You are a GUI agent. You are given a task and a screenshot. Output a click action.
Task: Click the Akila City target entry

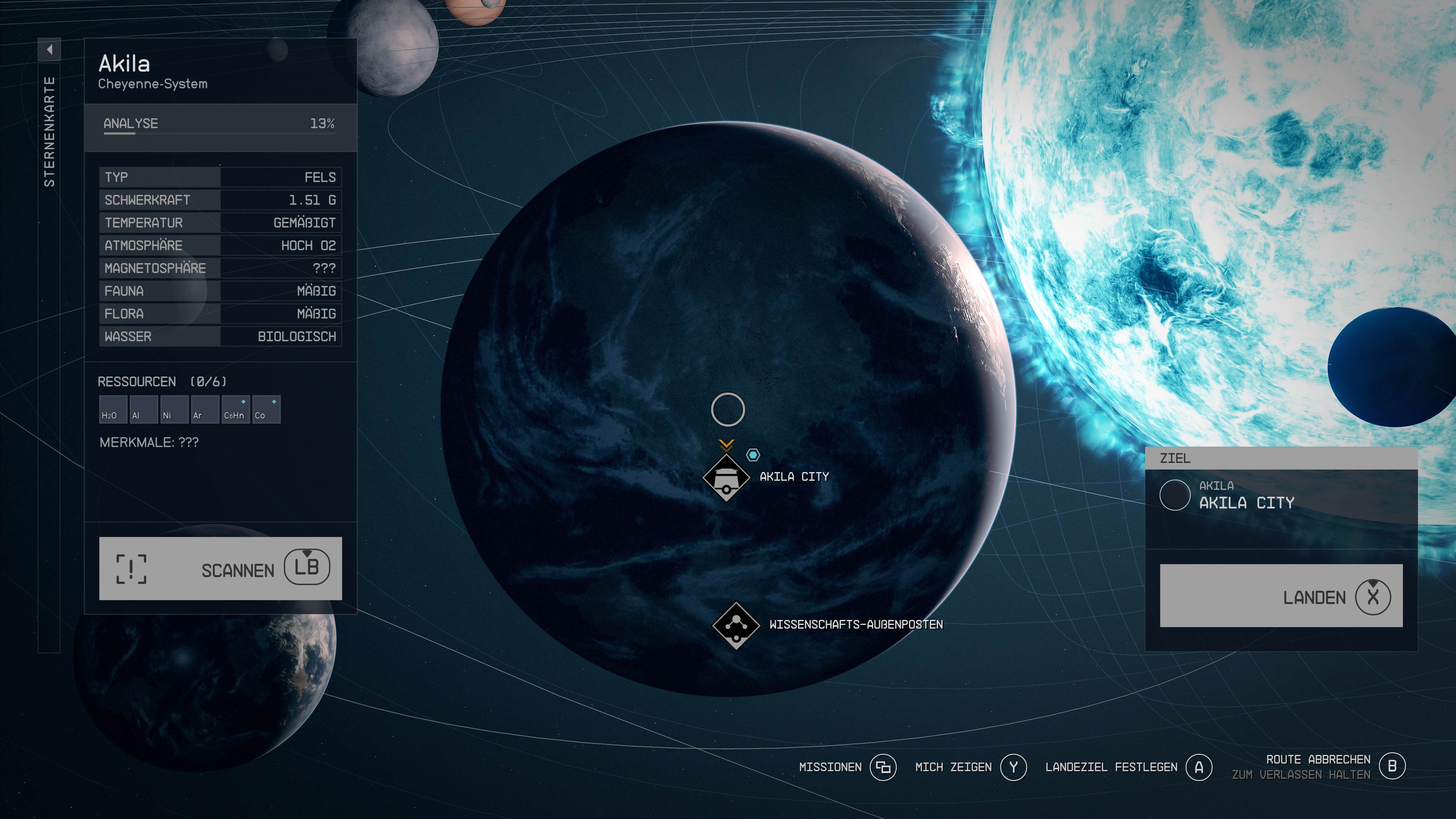[x=1281, y=496]
